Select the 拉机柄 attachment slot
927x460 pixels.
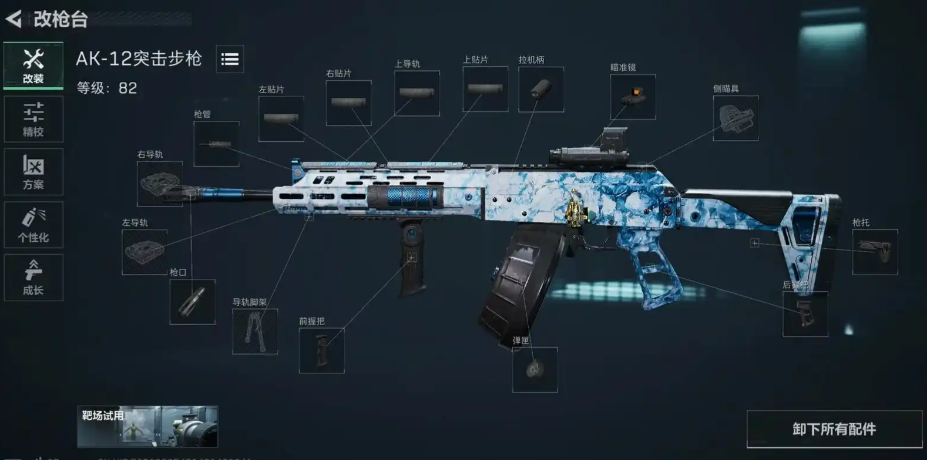(x=541, y=89)
